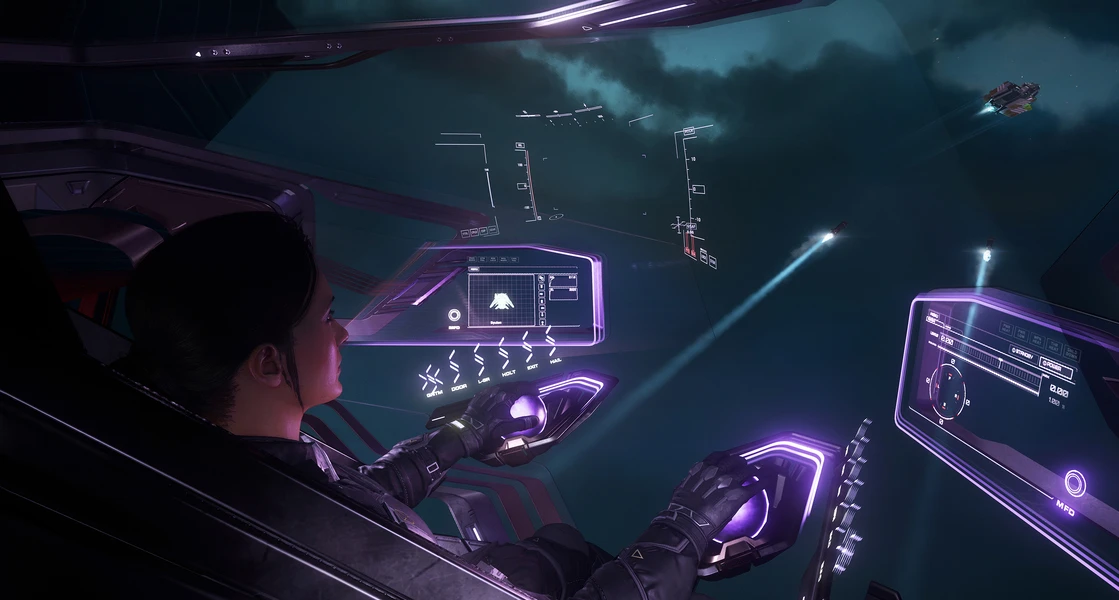Image resolution: width=1119 pixels, height=600 pixels.
Task: Select the ship silhouette grid on the left display
Action: [502, 297]
